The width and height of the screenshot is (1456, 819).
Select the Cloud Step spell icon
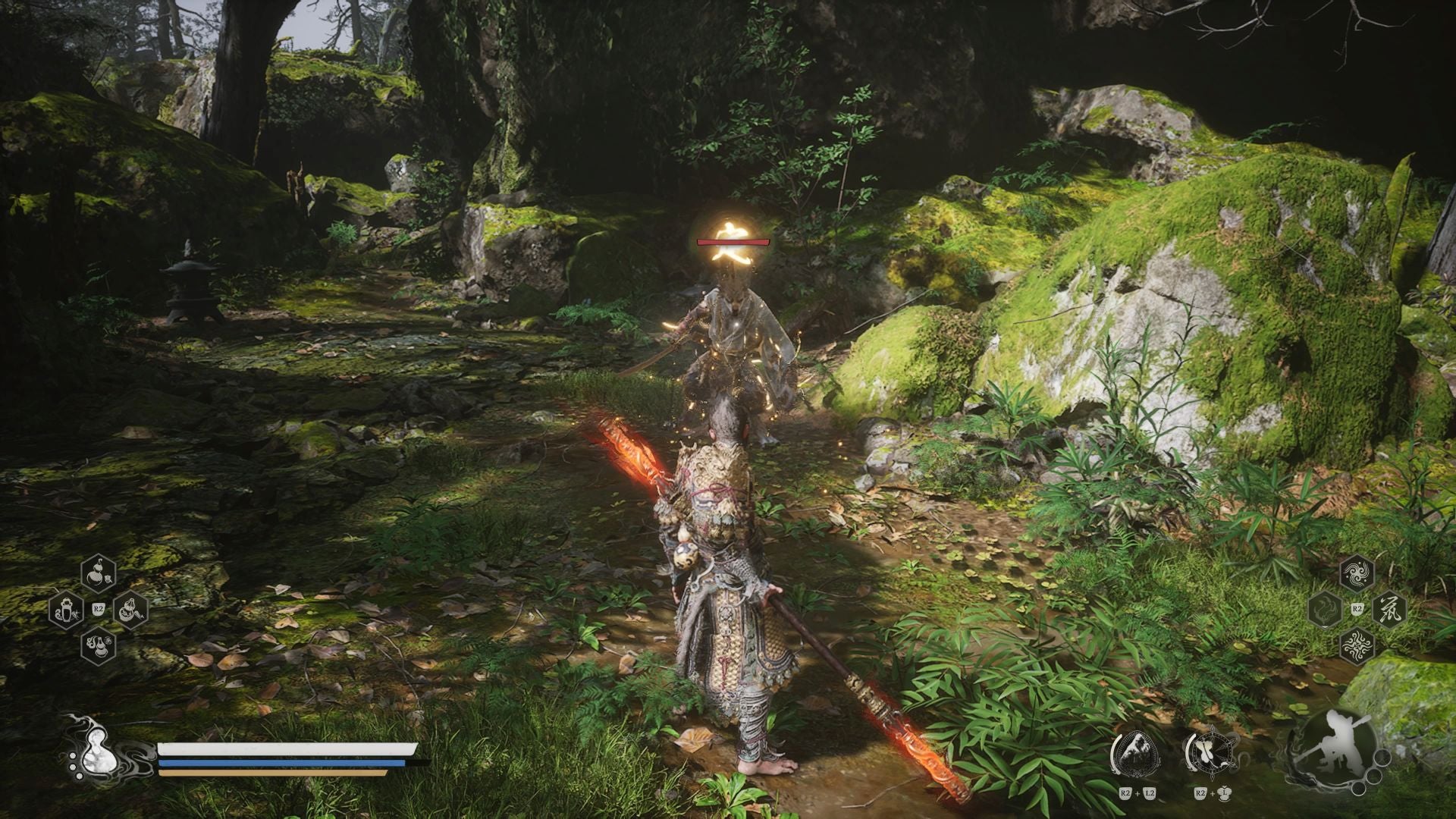pos(1357,573)
